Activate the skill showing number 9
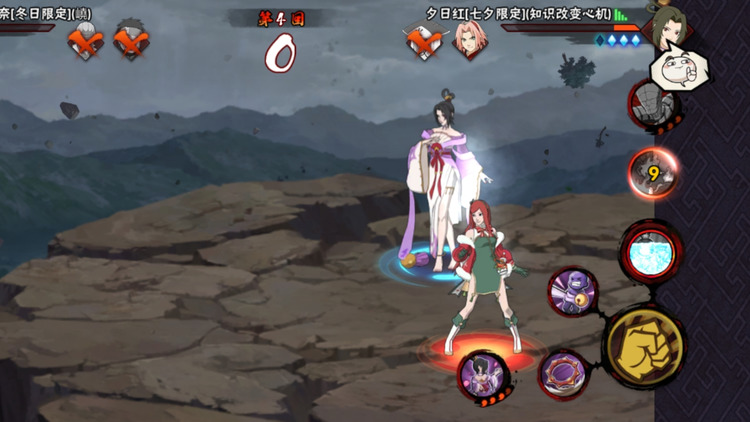The image size is (750, 422). (654, 174)
